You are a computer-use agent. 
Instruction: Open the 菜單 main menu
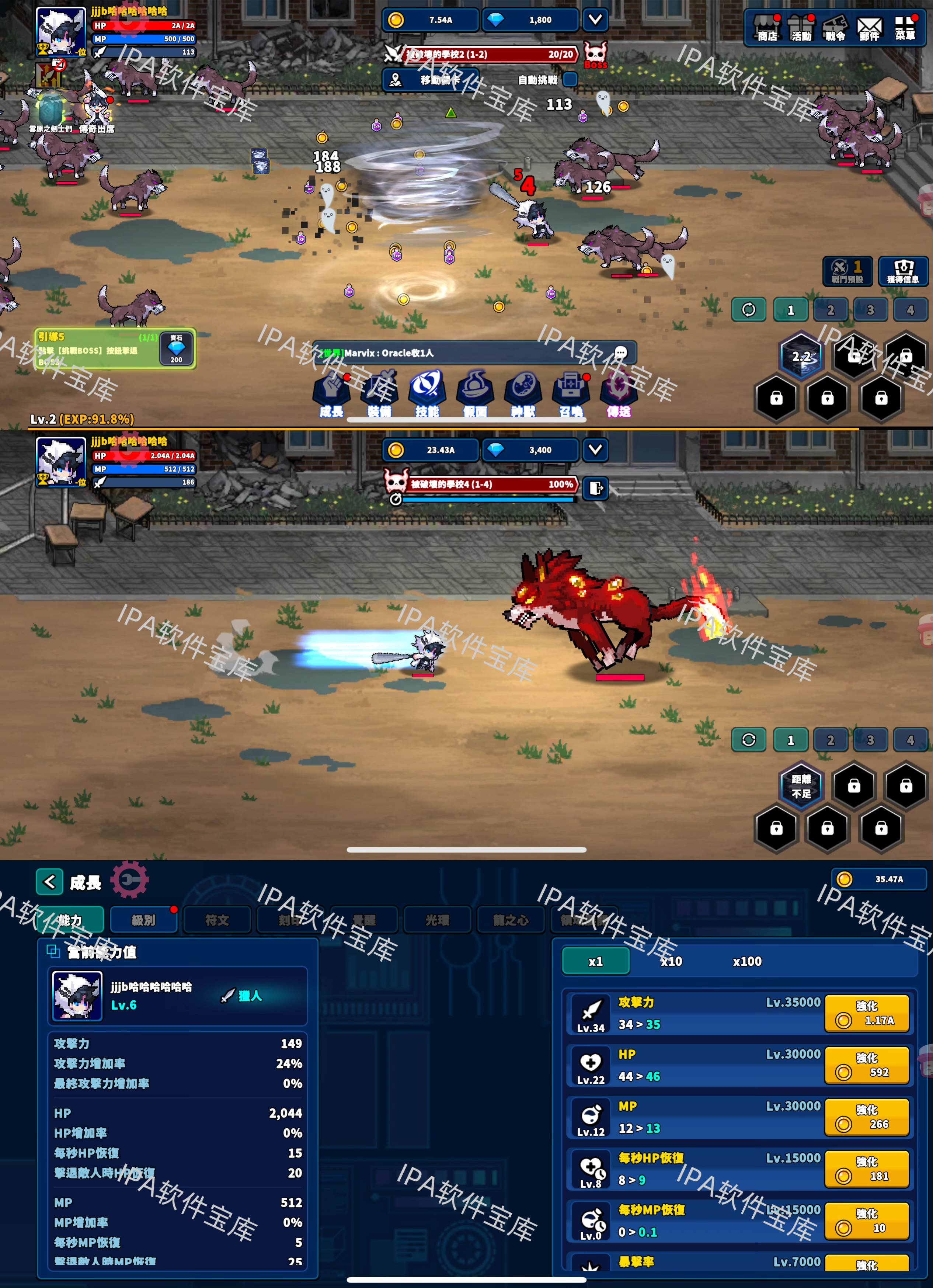(x=905, y=28)
